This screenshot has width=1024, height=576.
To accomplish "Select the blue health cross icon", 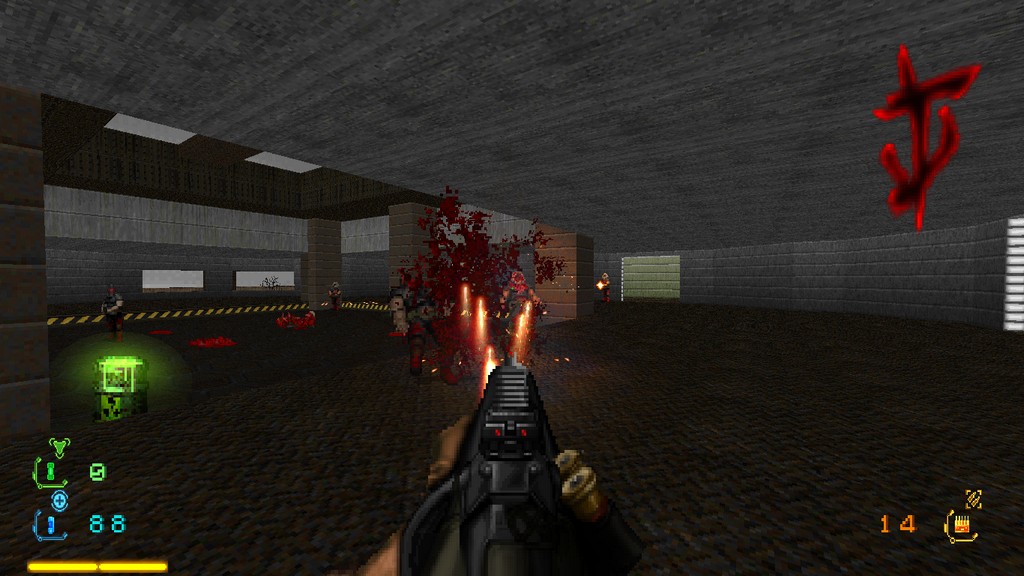I will (60, 500).
